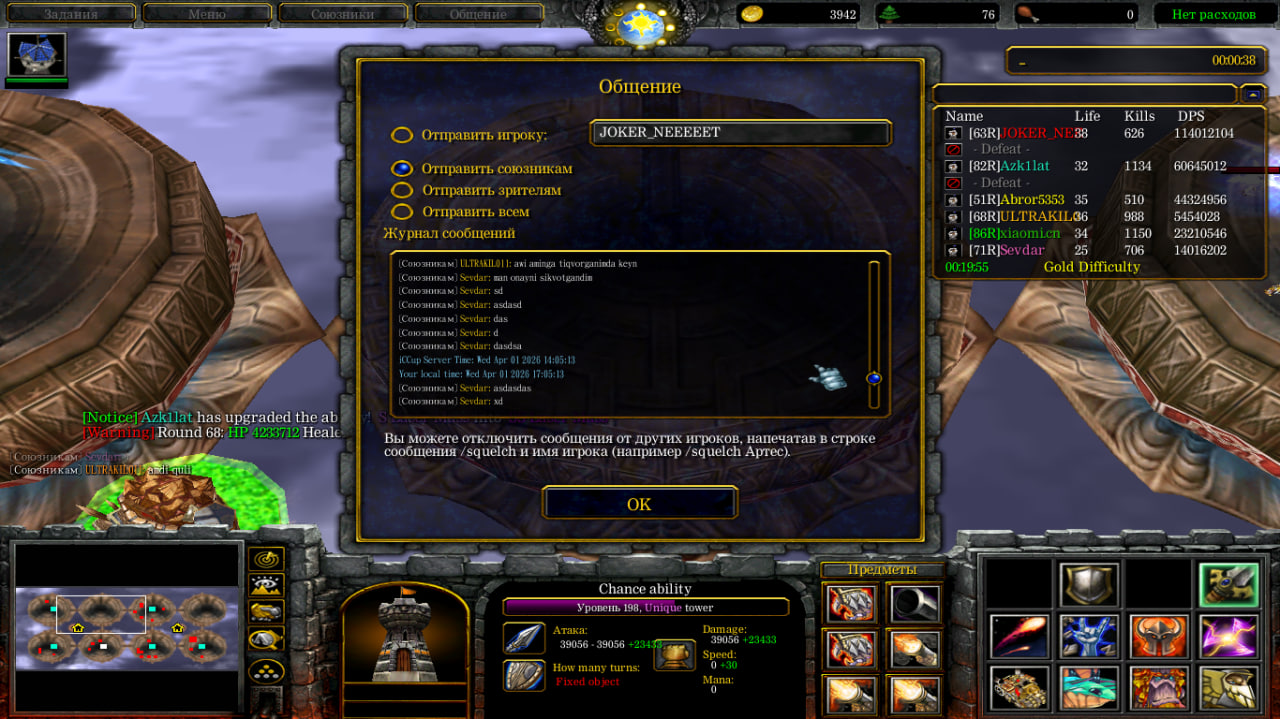Use the purple lightning ability icon
The height and width of the screenshot is (719, 1280).
pos(1229,636)
